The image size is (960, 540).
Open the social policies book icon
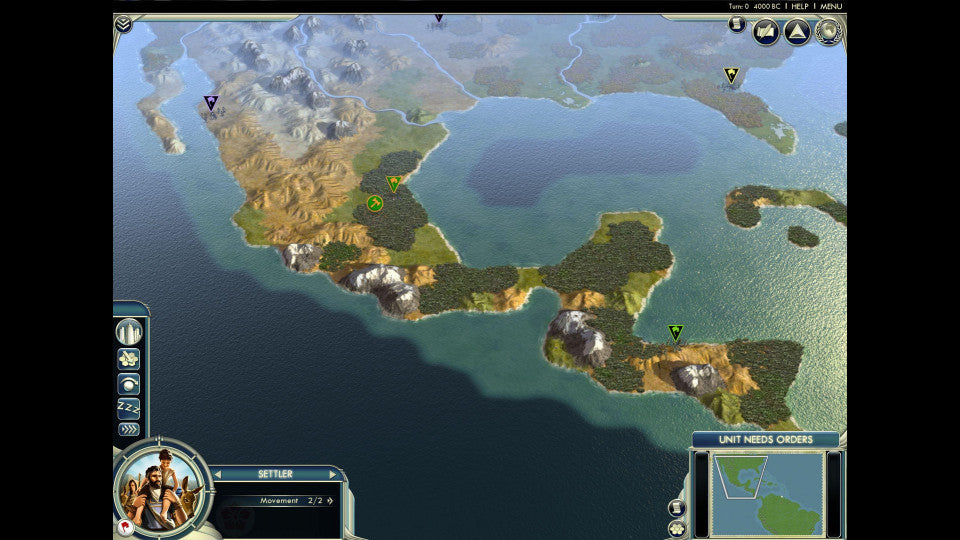click(x=766, y=32)
